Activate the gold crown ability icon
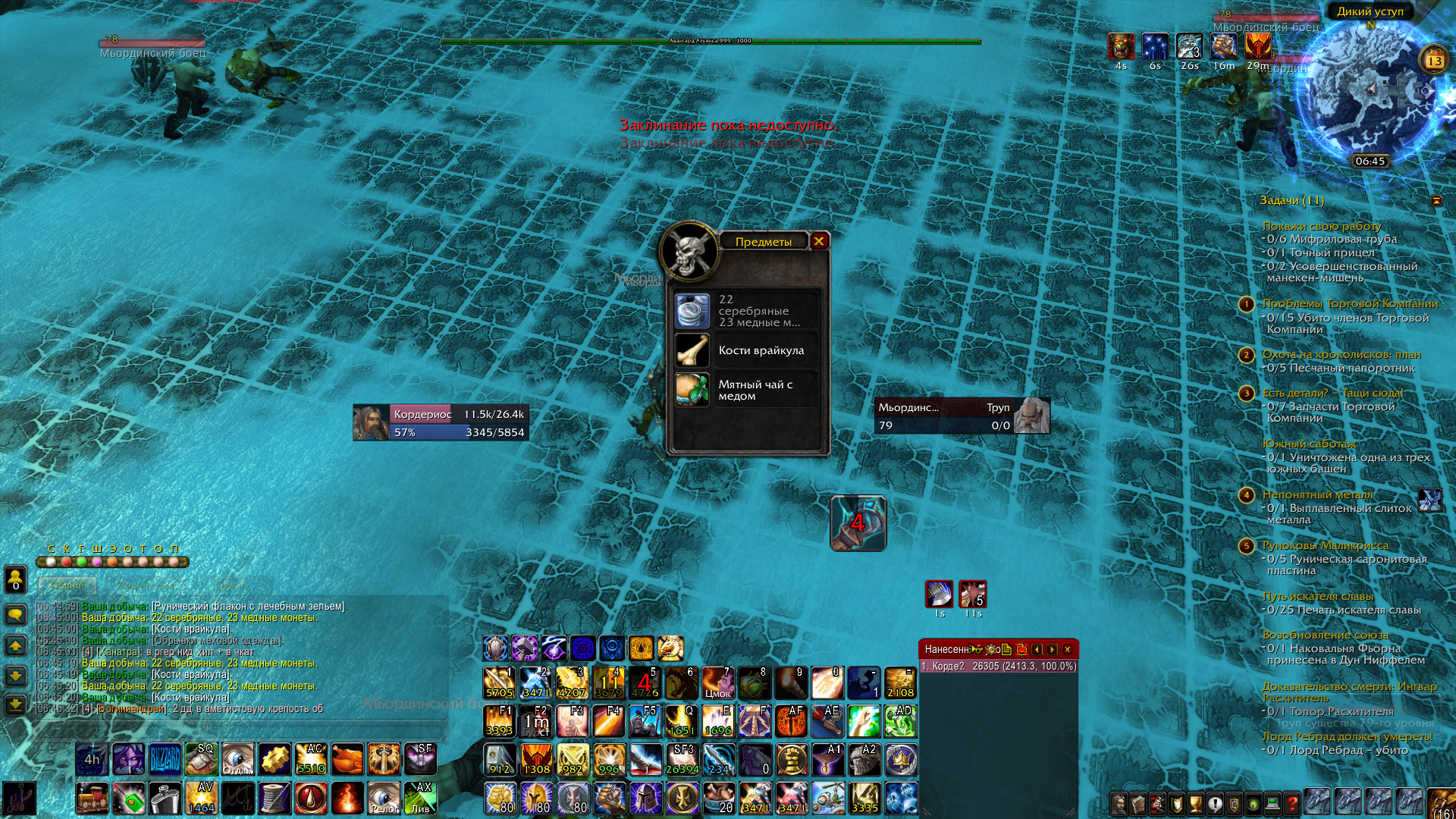This screenshot has width=1456, height=819. click(900, 759)
